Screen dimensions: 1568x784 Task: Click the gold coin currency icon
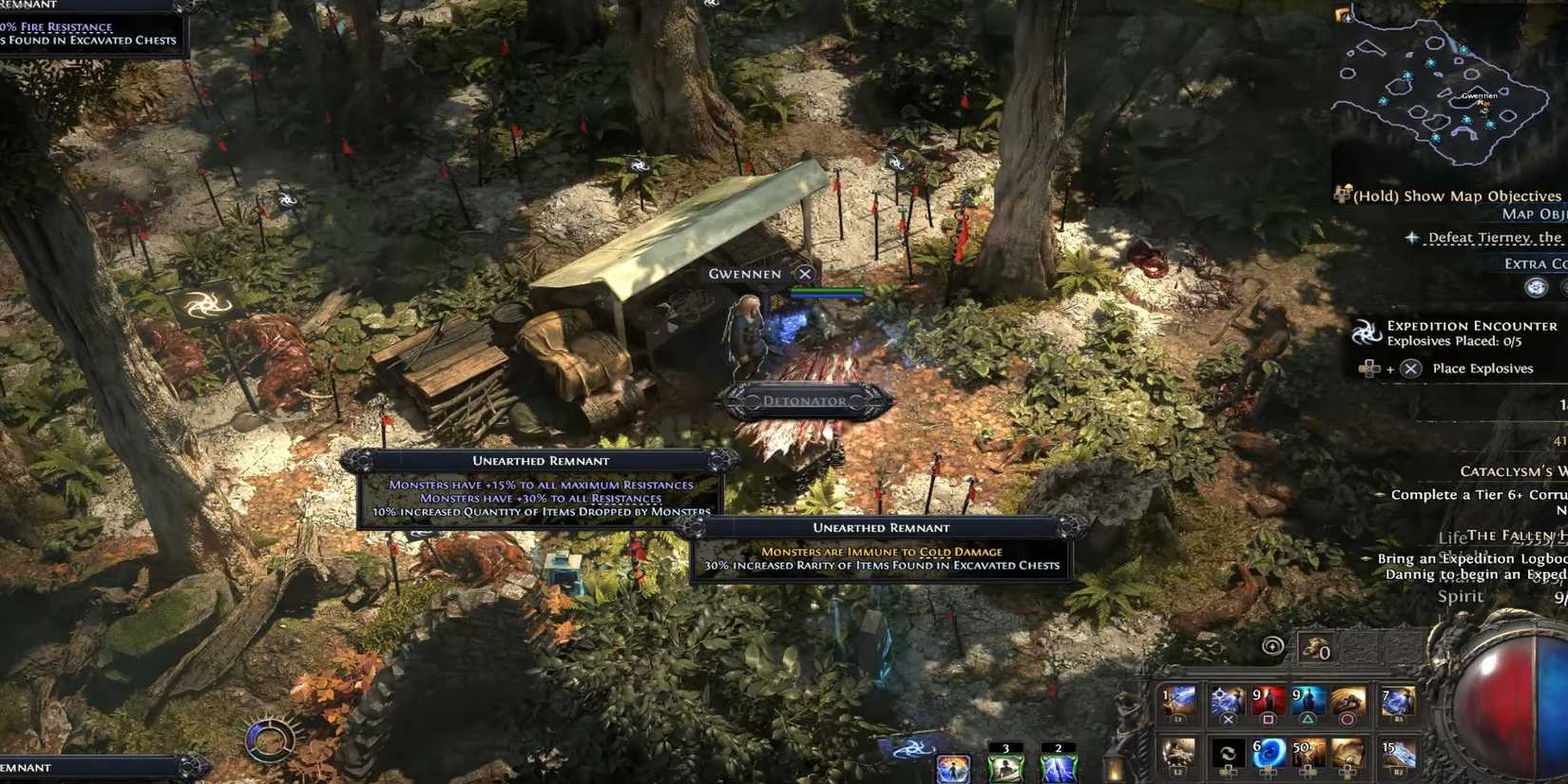[x=1315, y=647]
